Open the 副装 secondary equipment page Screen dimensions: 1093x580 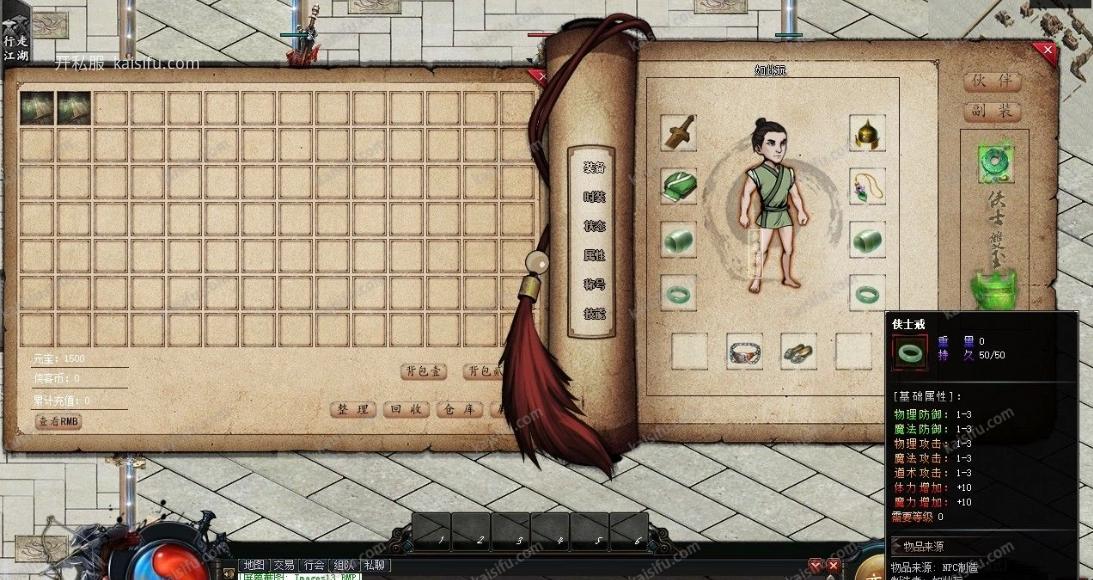tap(992, 111)
